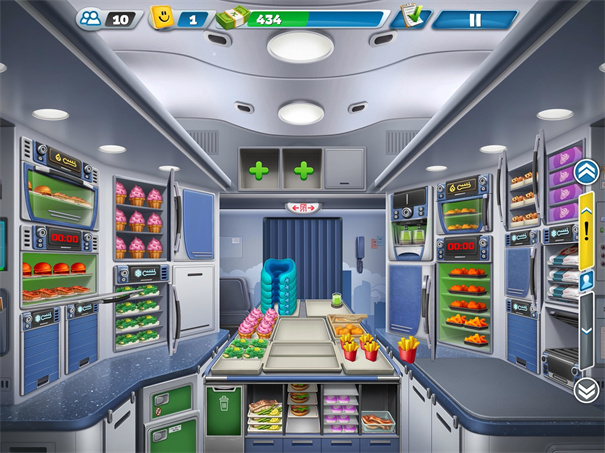Pause the game

point(474,19)
